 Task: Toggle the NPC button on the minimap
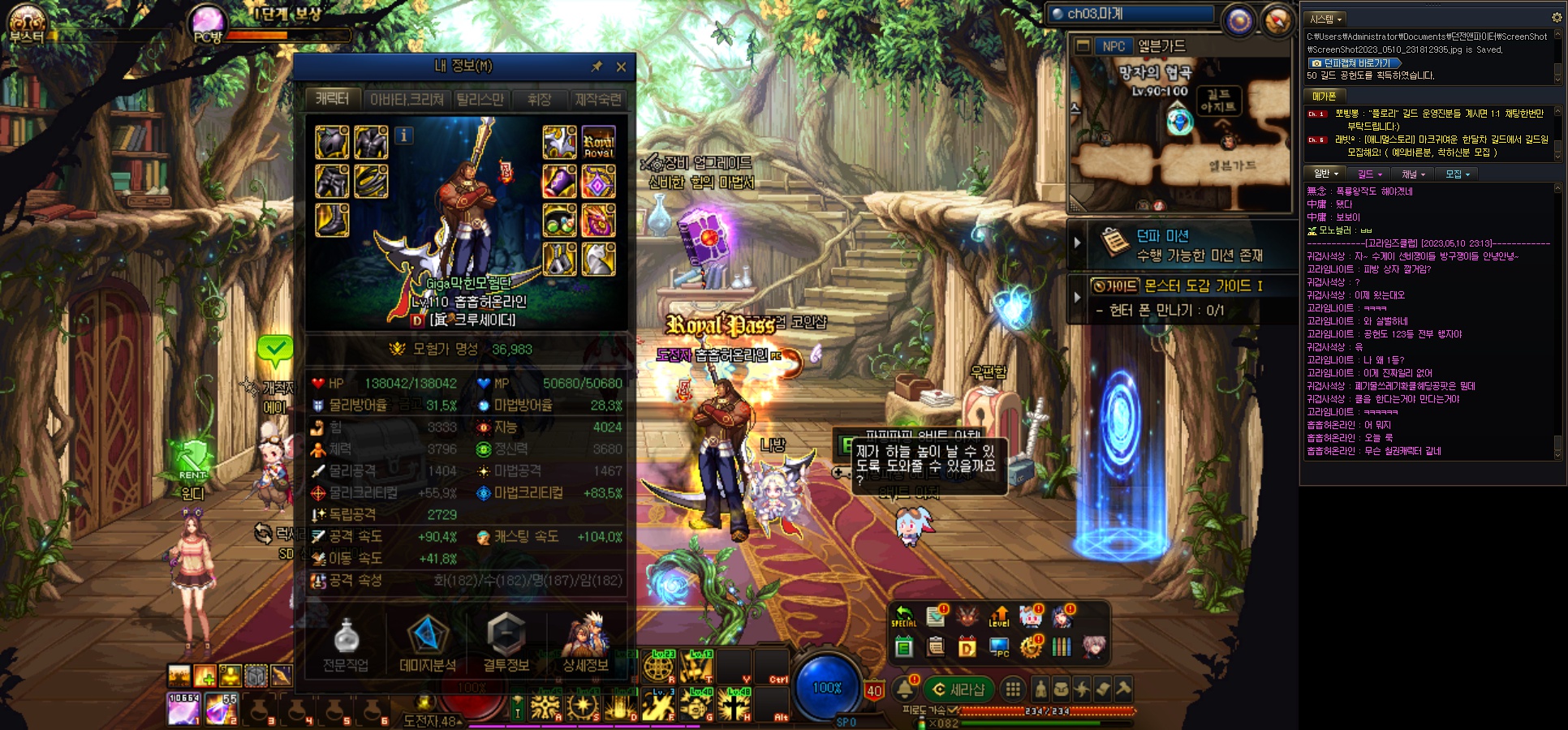pyautogui.click(x=1114, y=46)
